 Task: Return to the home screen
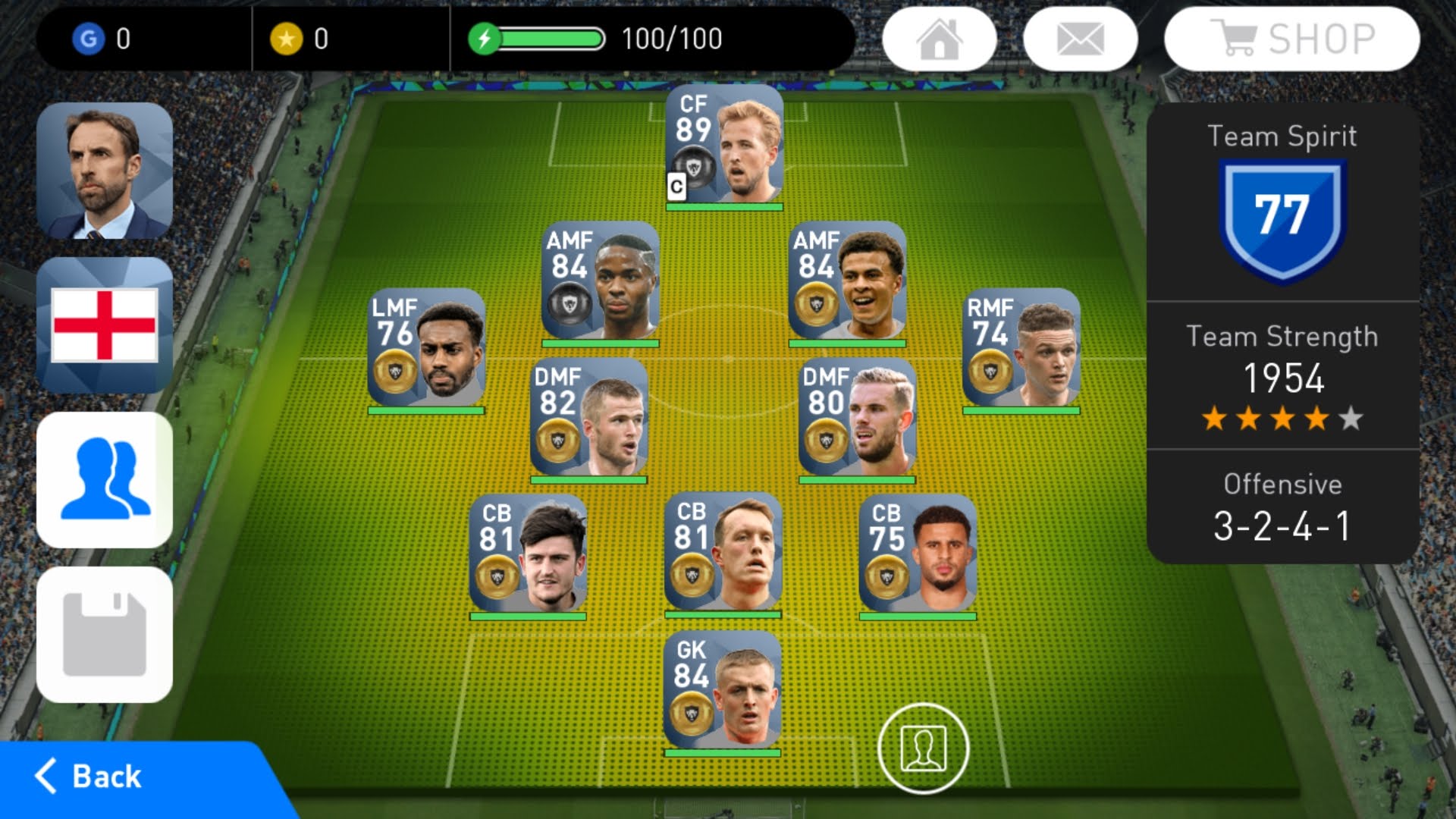coord(940,39)
